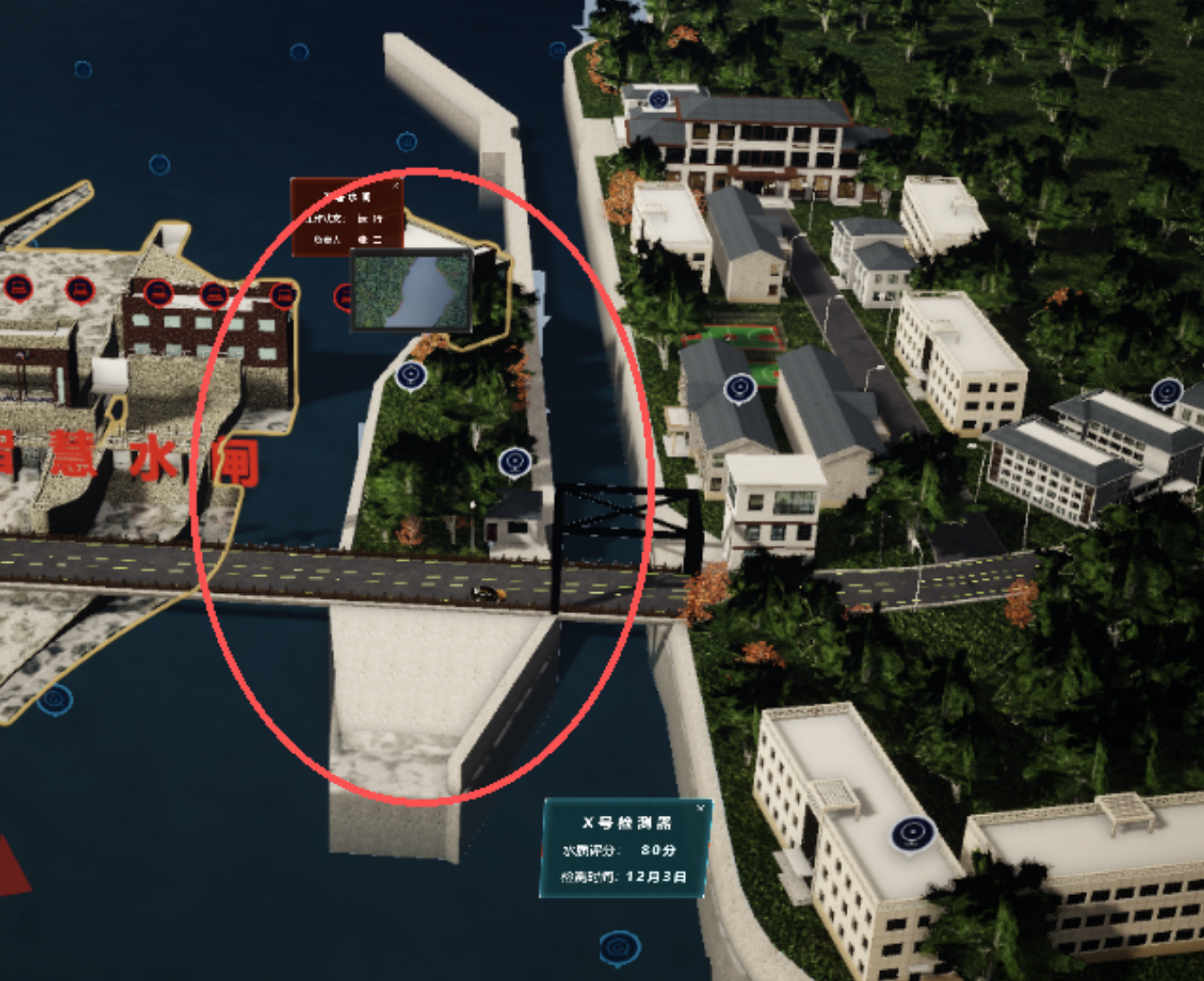The width and height of the screenshot is (1204, 981).
Task: Select the marker on the flat-roofed riverside building
Action: 912,835
